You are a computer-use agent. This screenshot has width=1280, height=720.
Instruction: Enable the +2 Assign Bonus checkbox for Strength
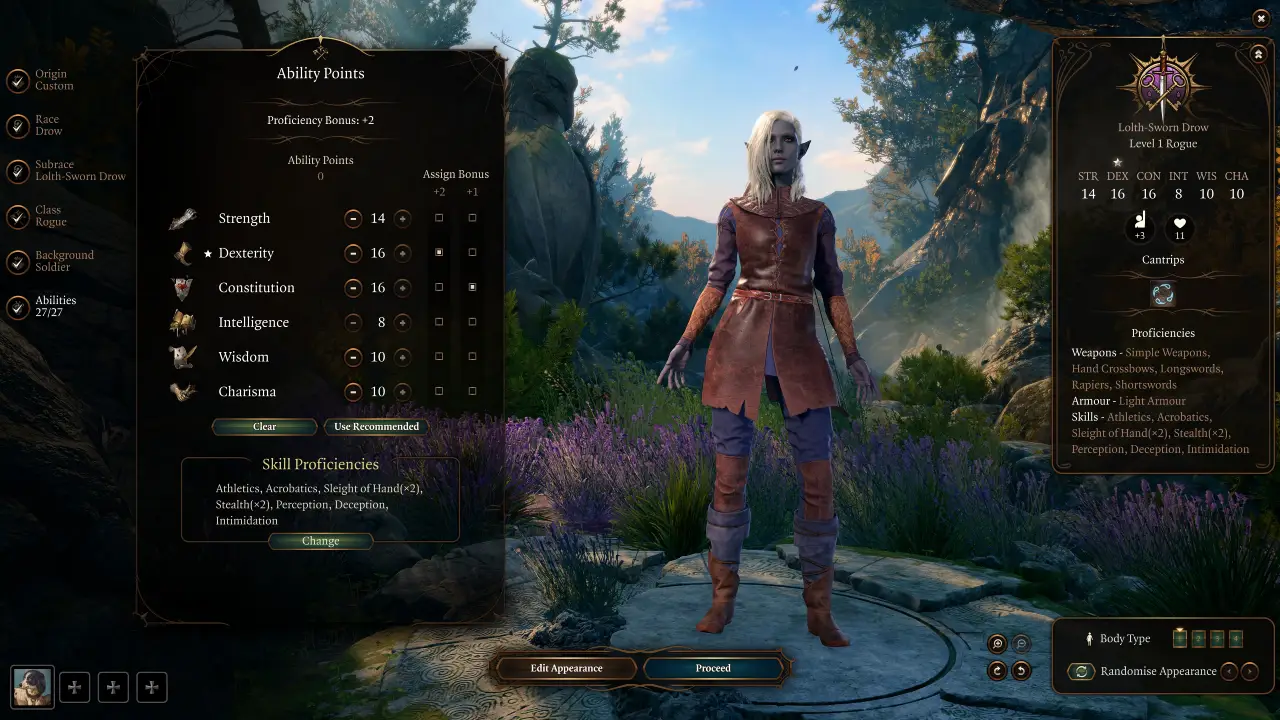pos(439,218)
